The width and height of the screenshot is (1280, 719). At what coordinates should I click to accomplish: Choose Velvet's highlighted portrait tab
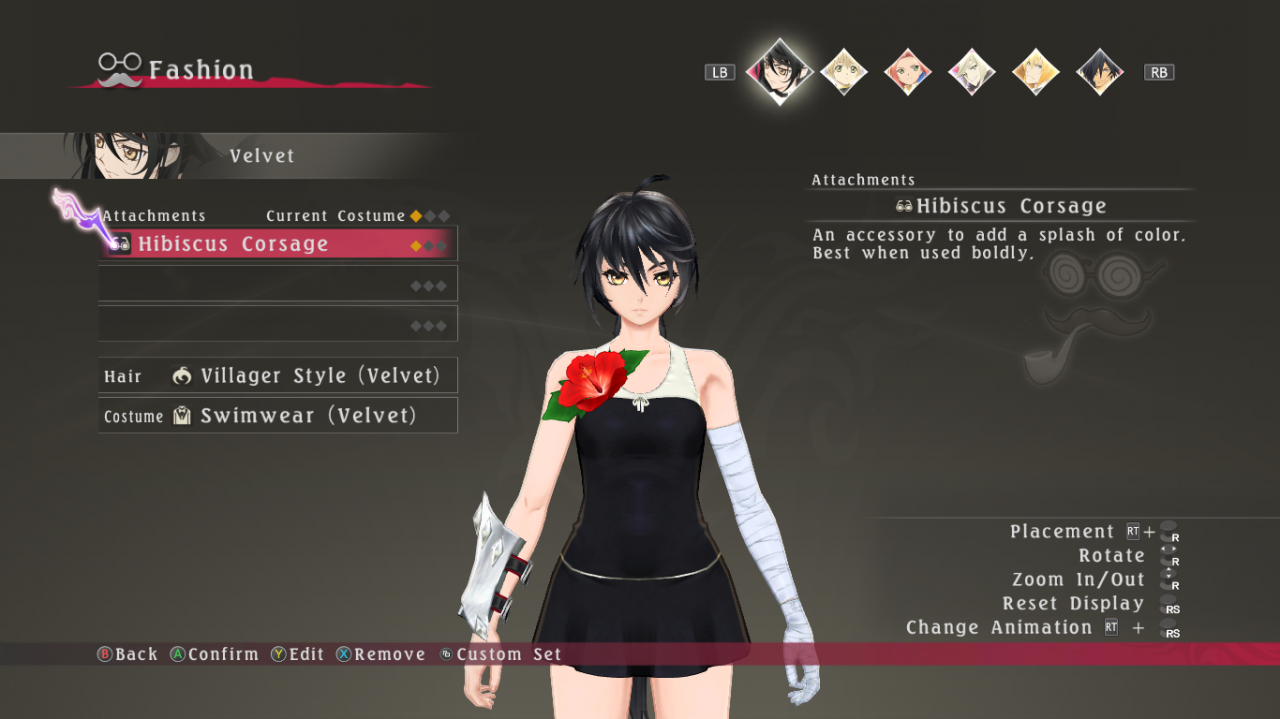(779, 71)
